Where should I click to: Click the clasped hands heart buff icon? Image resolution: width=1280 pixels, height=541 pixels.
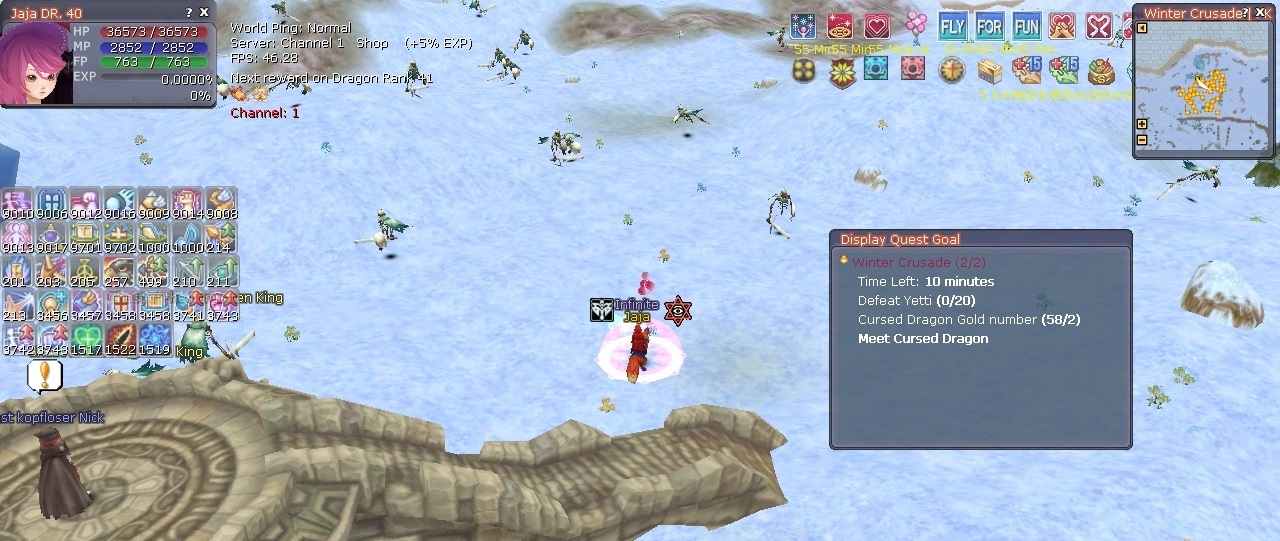click(1062, 27)
